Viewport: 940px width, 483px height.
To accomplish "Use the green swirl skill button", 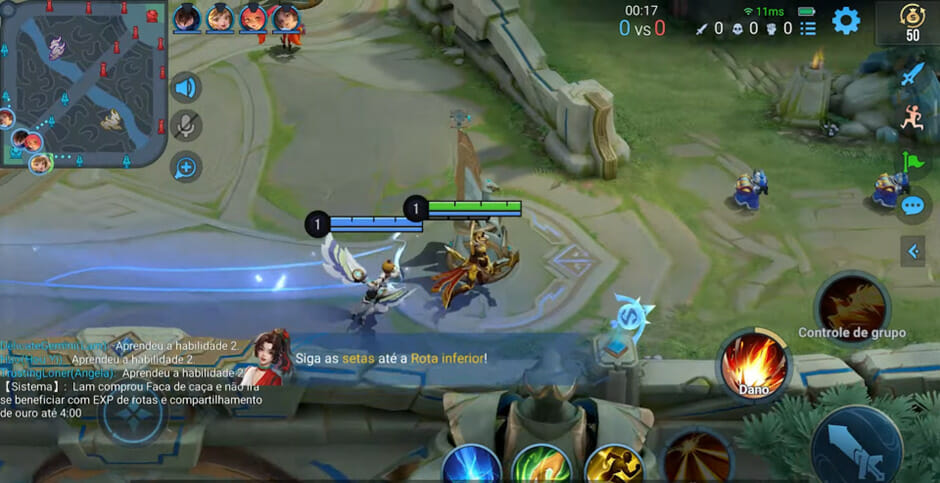I will [x=541, y=466].
